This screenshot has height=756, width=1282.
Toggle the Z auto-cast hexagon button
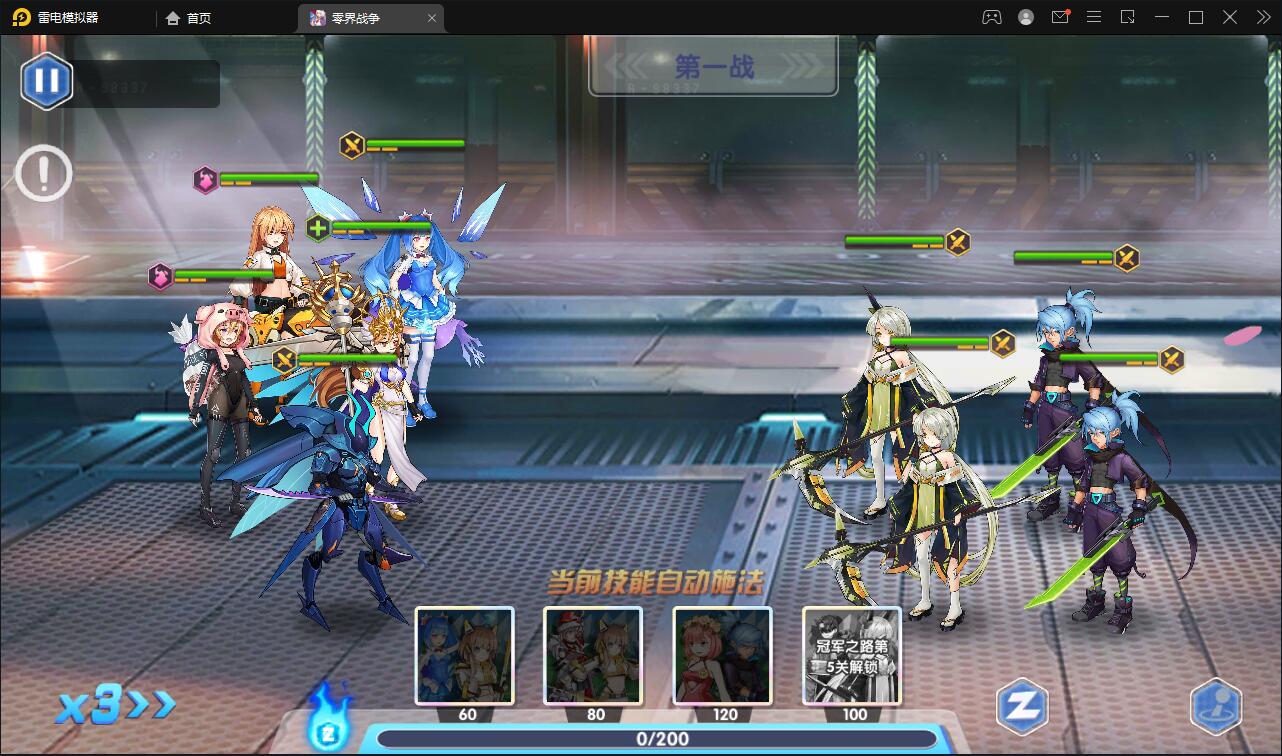pos(1022,707)
